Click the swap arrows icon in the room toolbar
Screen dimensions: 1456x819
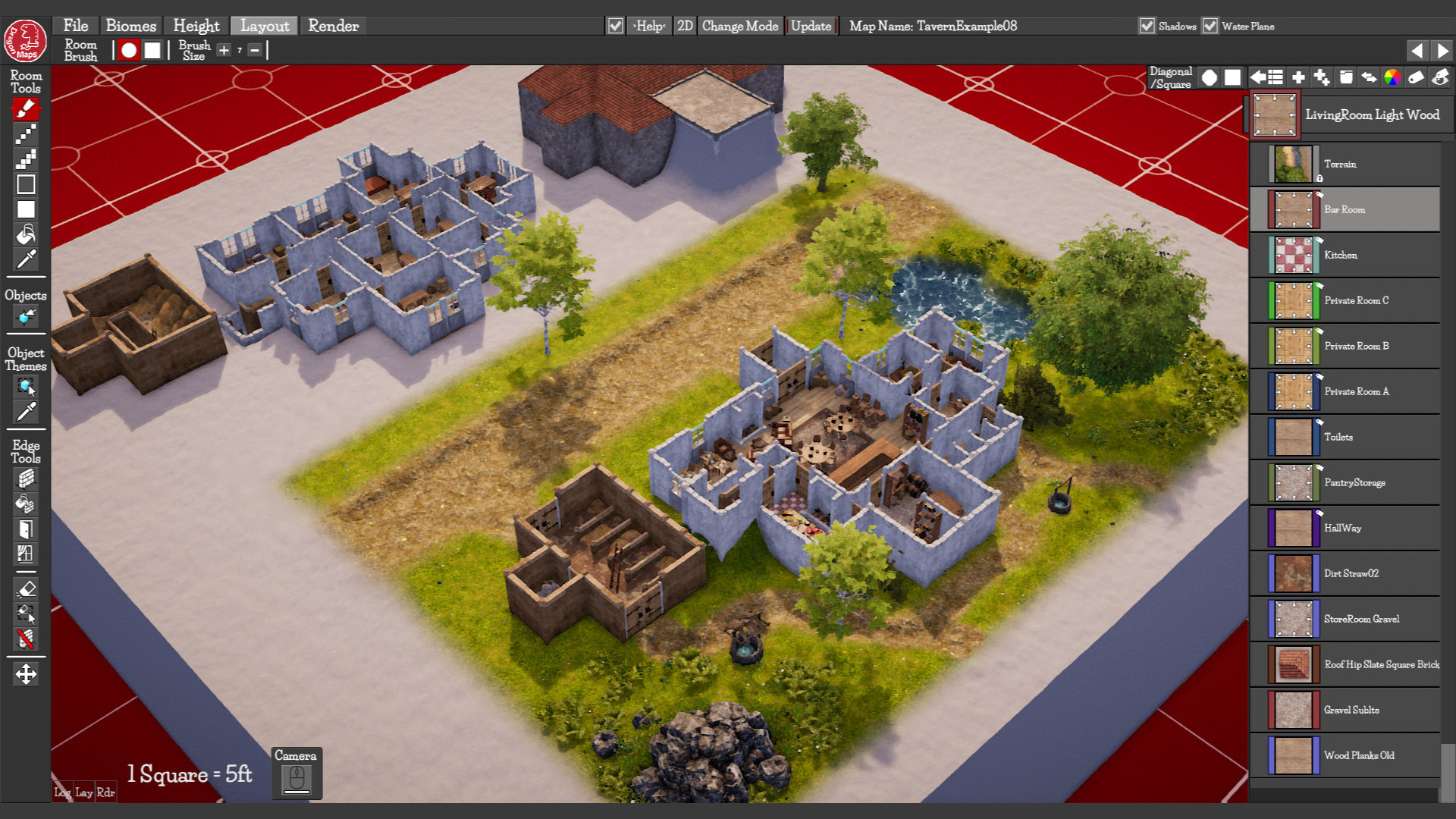(1370, 77)
